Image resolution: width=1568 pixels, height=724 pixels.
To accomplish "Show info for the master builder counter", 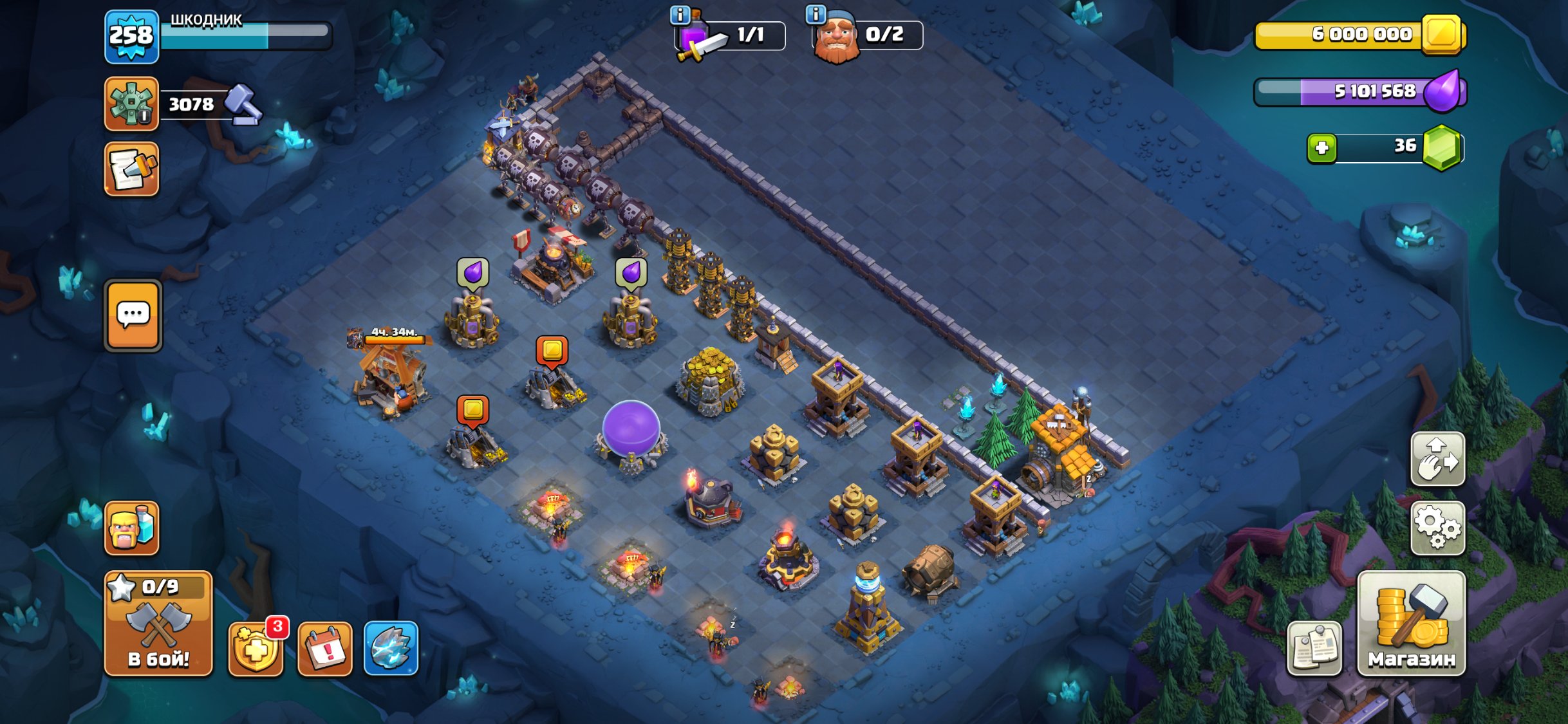I will click(x=816, y=14).
